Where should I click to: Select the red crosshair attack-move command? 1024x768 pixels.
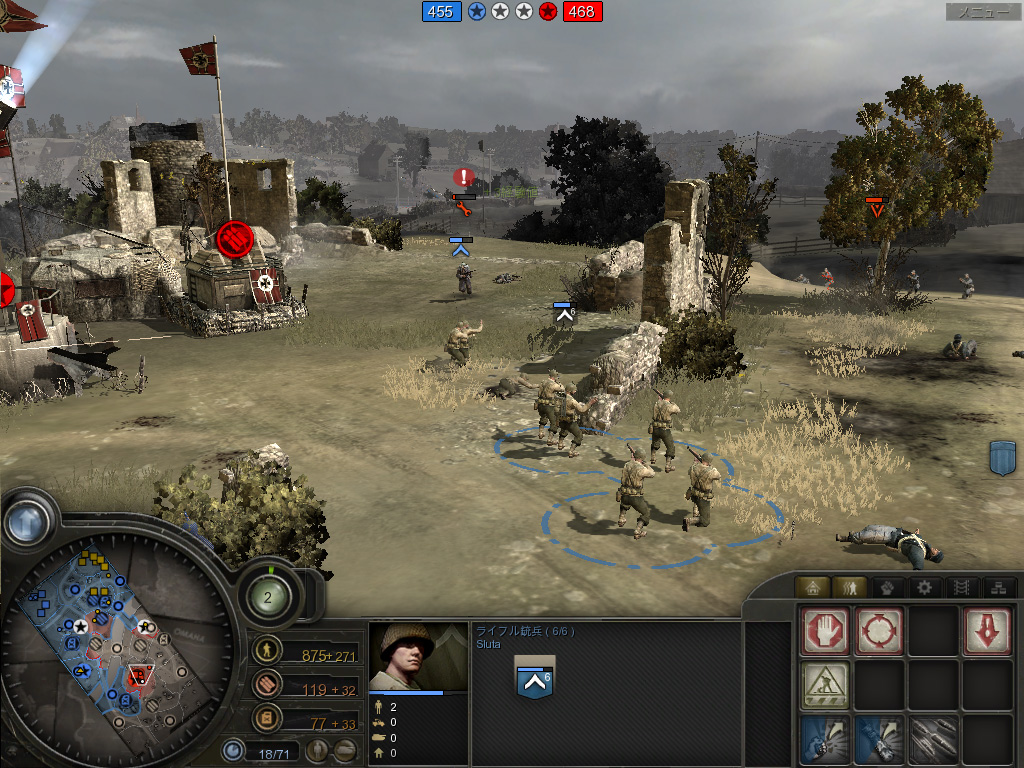pyautogui.click(x=879, y=632)
